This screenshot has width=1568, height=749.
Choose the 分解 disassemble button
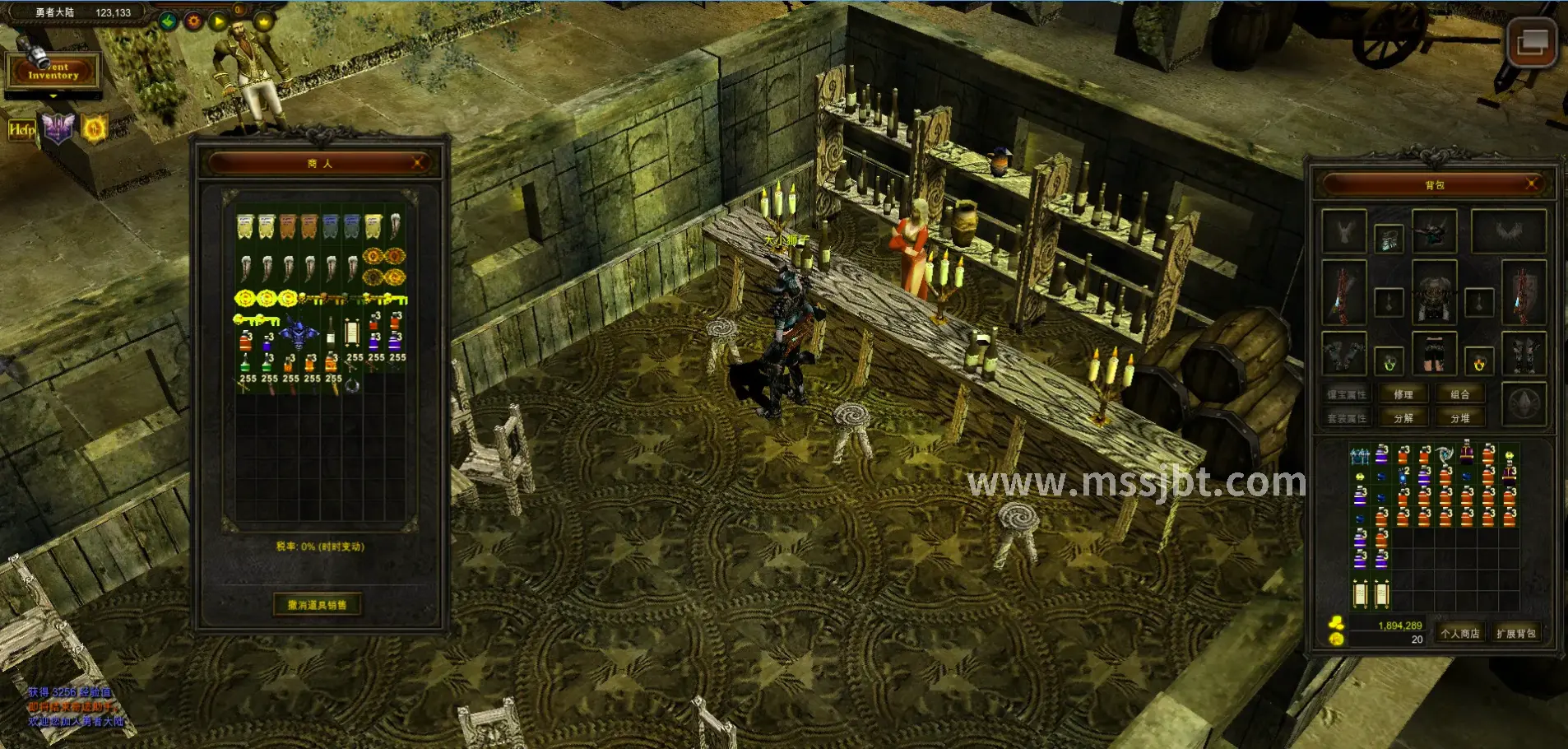[x=1403, y=418]
